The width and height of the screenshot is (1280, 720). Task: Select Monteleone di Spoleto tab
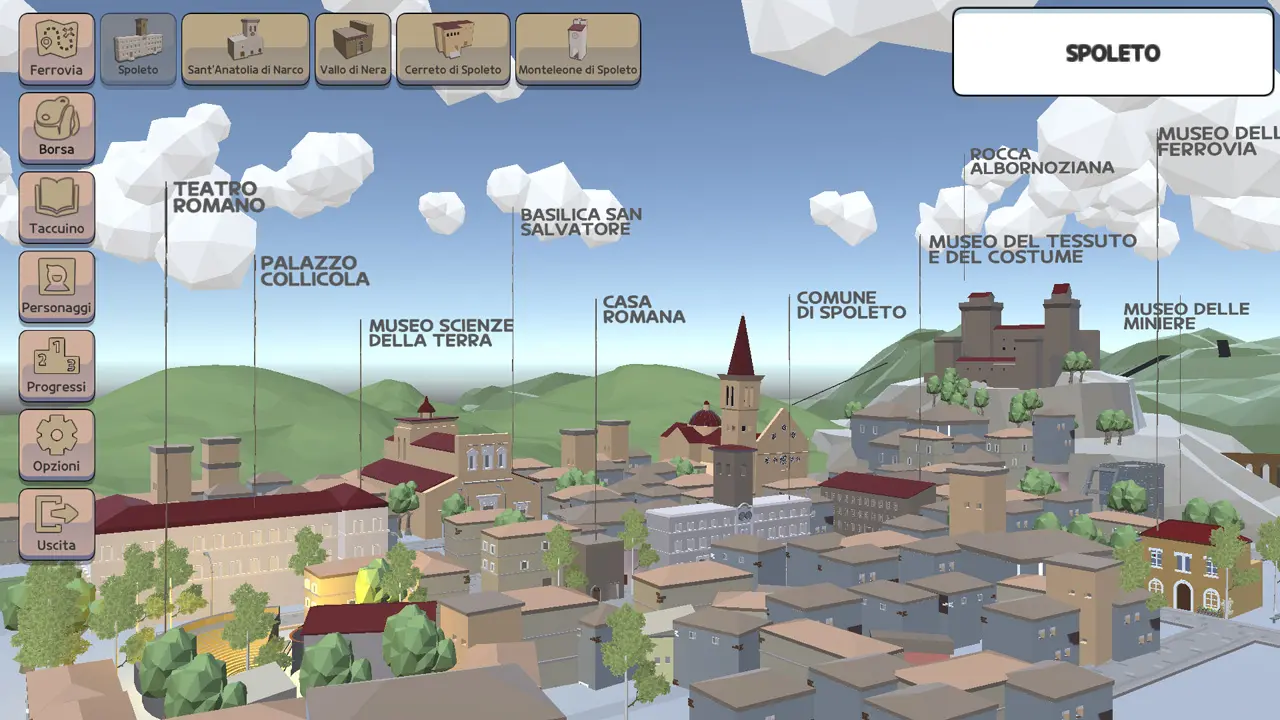click(577, 48)
